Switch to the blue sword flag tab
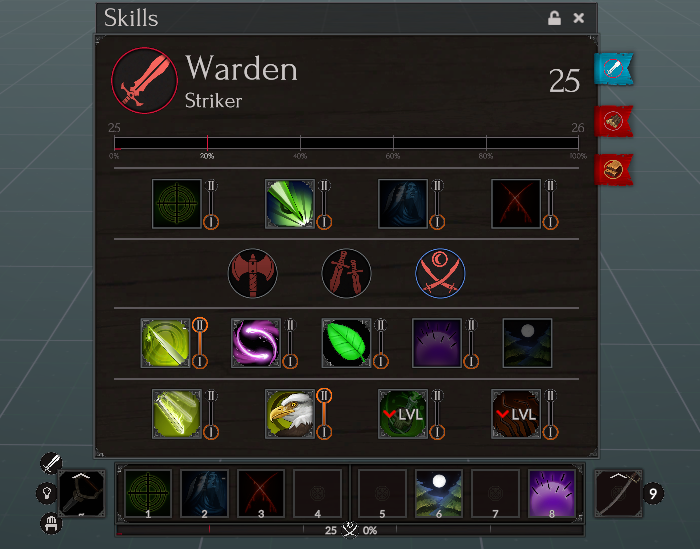Image resolution: width=700 pixels, height=549 pixels. 613,69
